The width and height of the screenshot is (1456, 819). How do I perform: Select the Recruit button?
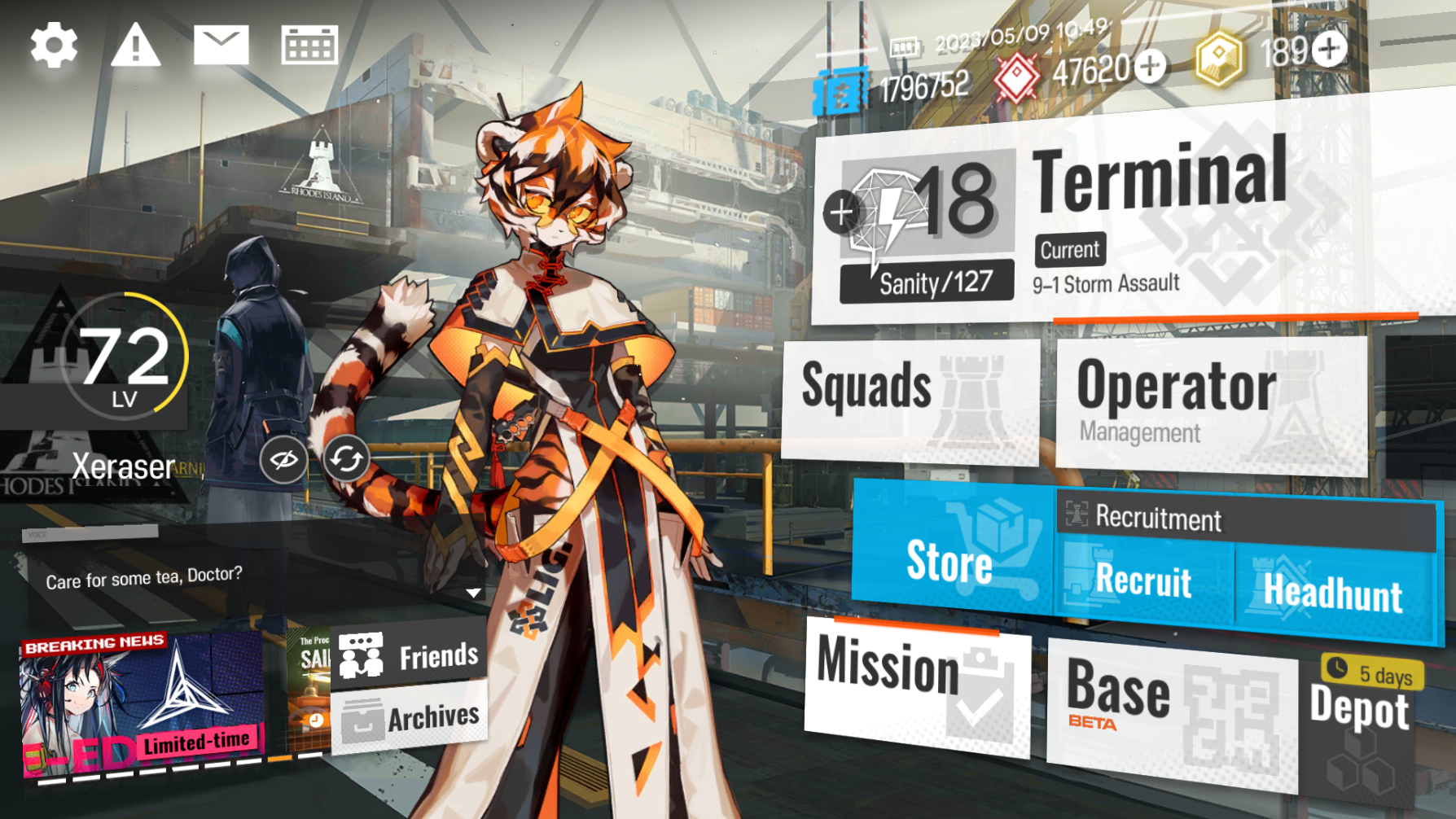pos(1143,581)
